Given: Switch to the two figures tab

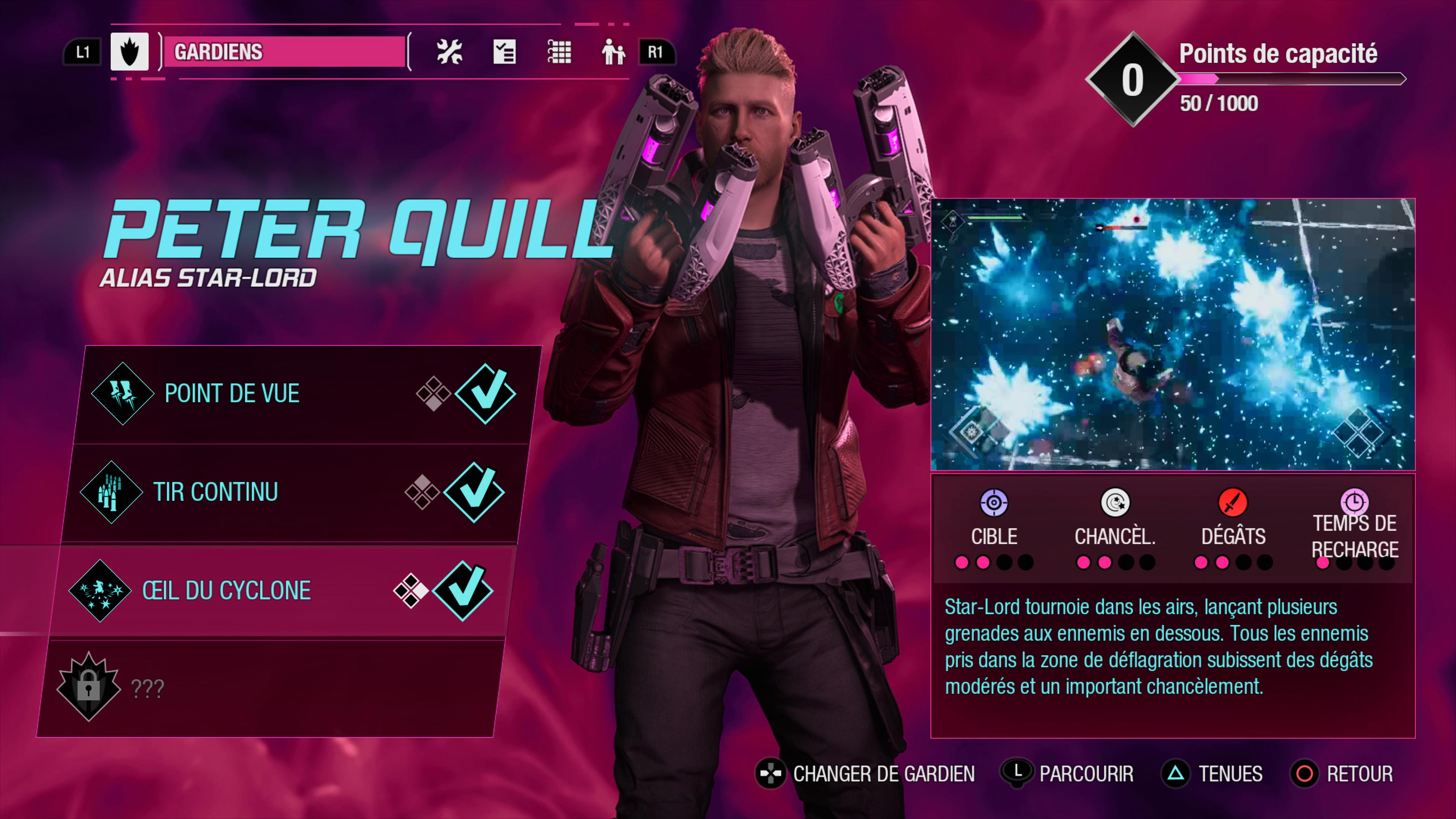Looking at the screenshot, I should coord(613,52).
